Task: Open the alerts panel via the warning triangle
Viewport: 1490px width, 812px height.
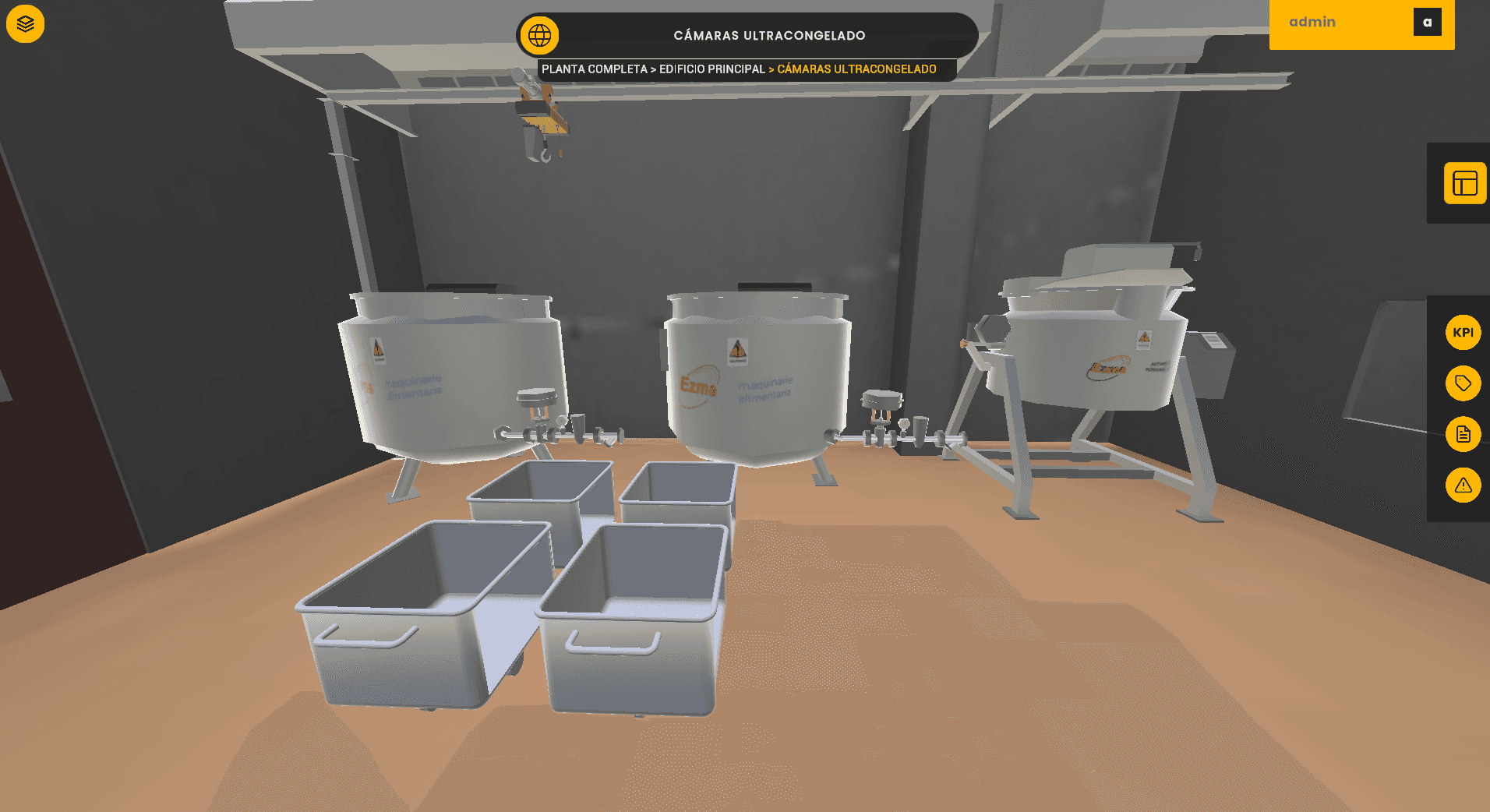Action: [1463, 485]
